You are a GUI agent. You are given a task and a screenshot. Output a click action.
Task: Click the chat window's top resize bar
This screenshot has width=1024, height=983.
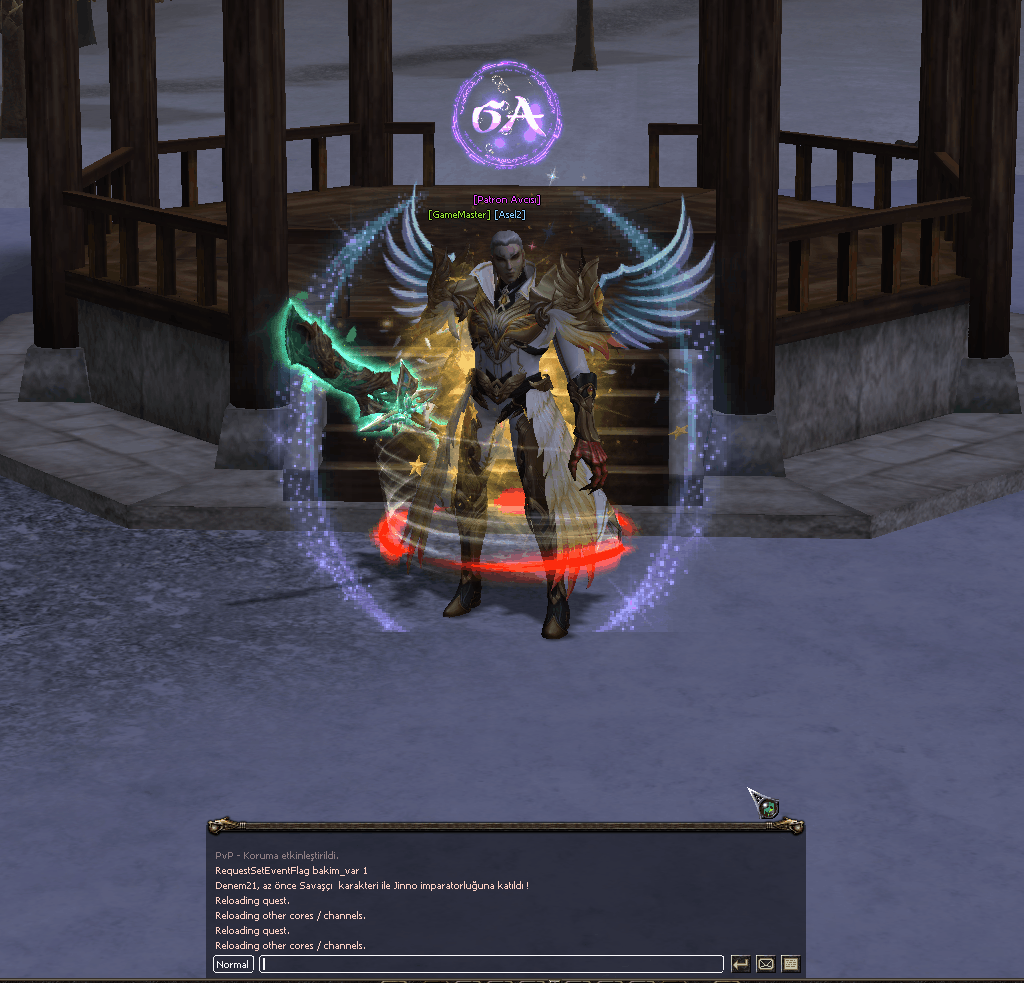click(505, 826)
